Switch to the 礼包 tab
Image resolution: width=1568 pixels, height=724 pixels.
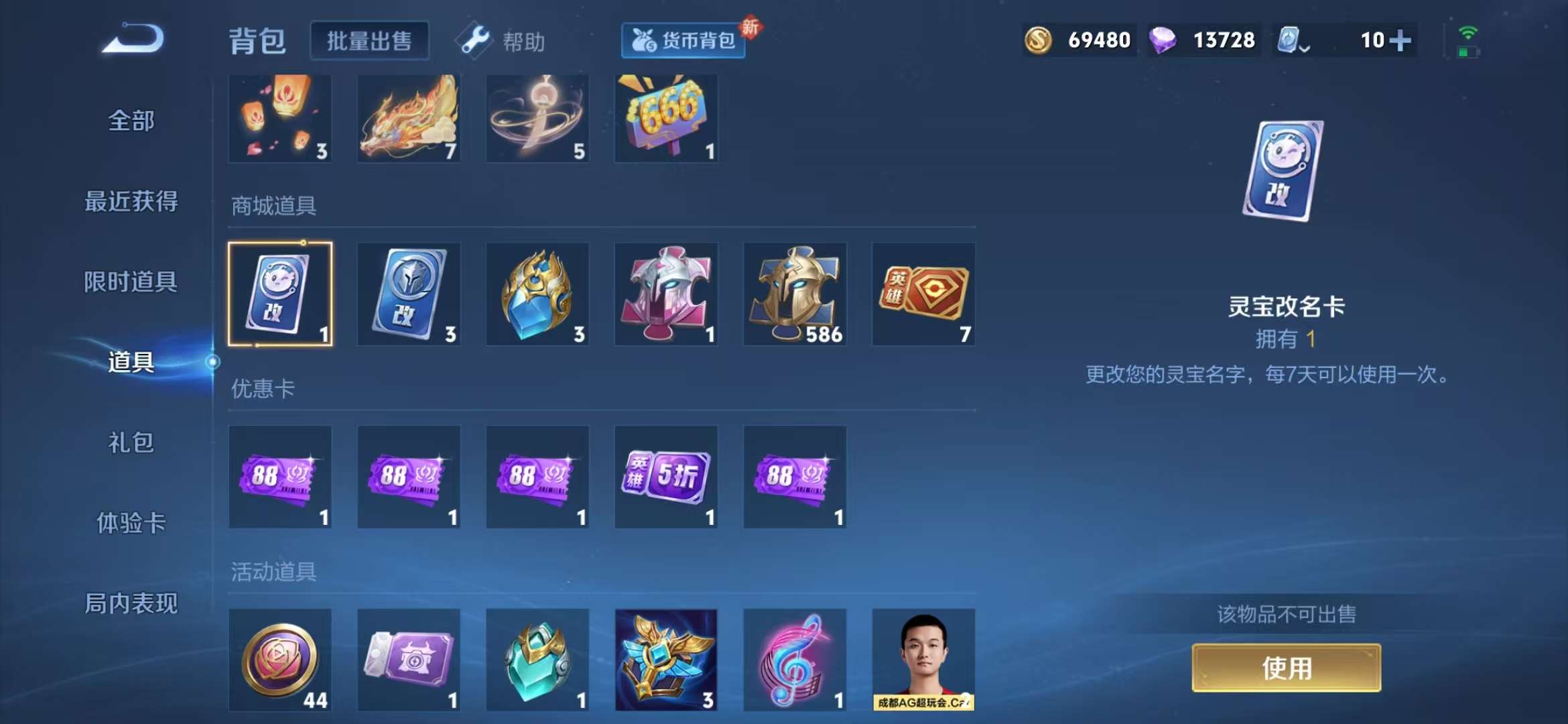[131, 444]
